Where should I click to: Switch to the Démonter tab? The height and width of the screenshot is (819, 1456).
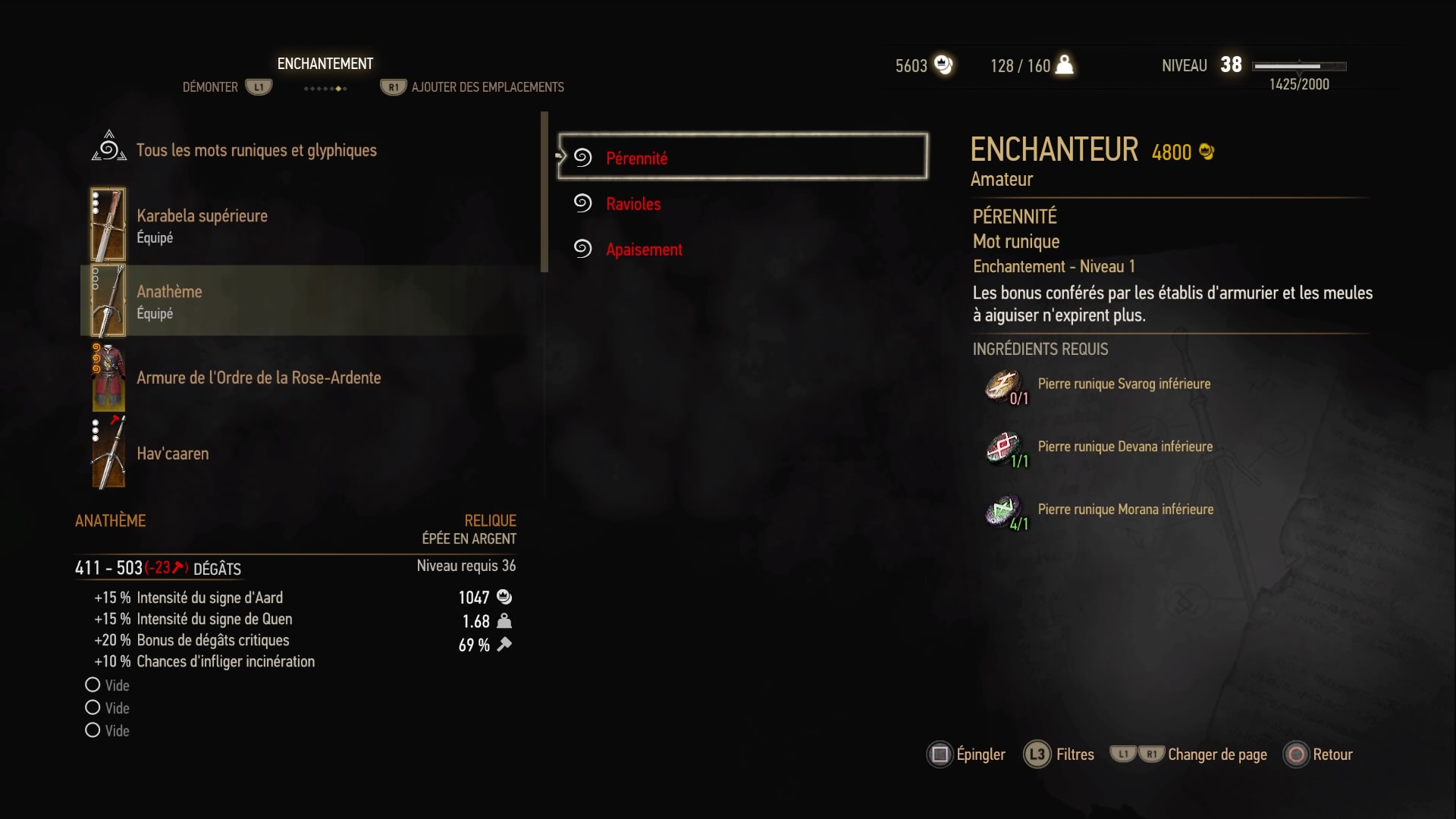coord(210,87)
